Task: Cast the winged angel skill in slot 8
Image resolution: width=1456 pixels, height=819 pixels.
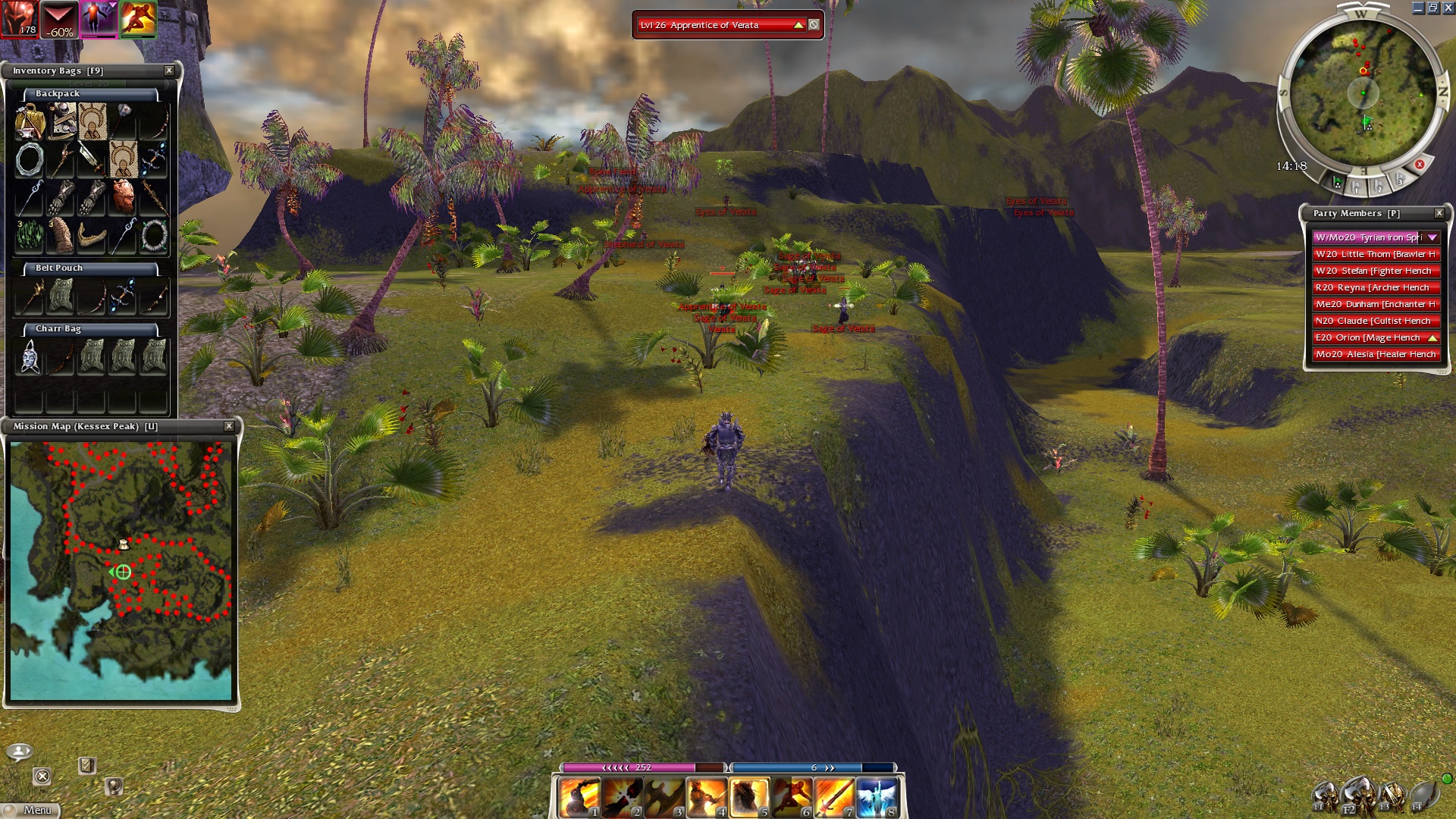Action: tap(877, 798)
